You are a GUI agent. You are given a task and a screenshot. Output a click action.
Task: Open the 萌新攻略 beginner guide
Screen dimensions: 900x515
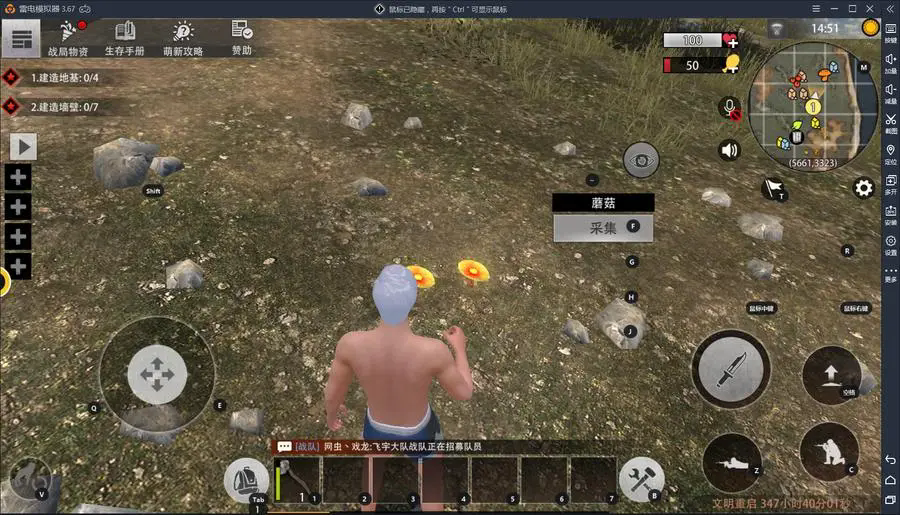tap(183, 38)
